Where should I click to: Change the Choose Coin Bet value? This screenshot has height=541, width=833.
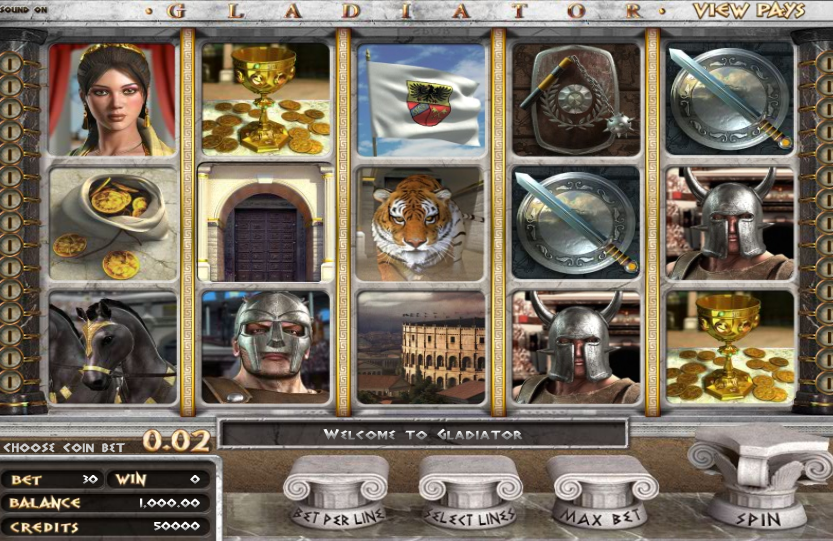[x=176, y=440]
